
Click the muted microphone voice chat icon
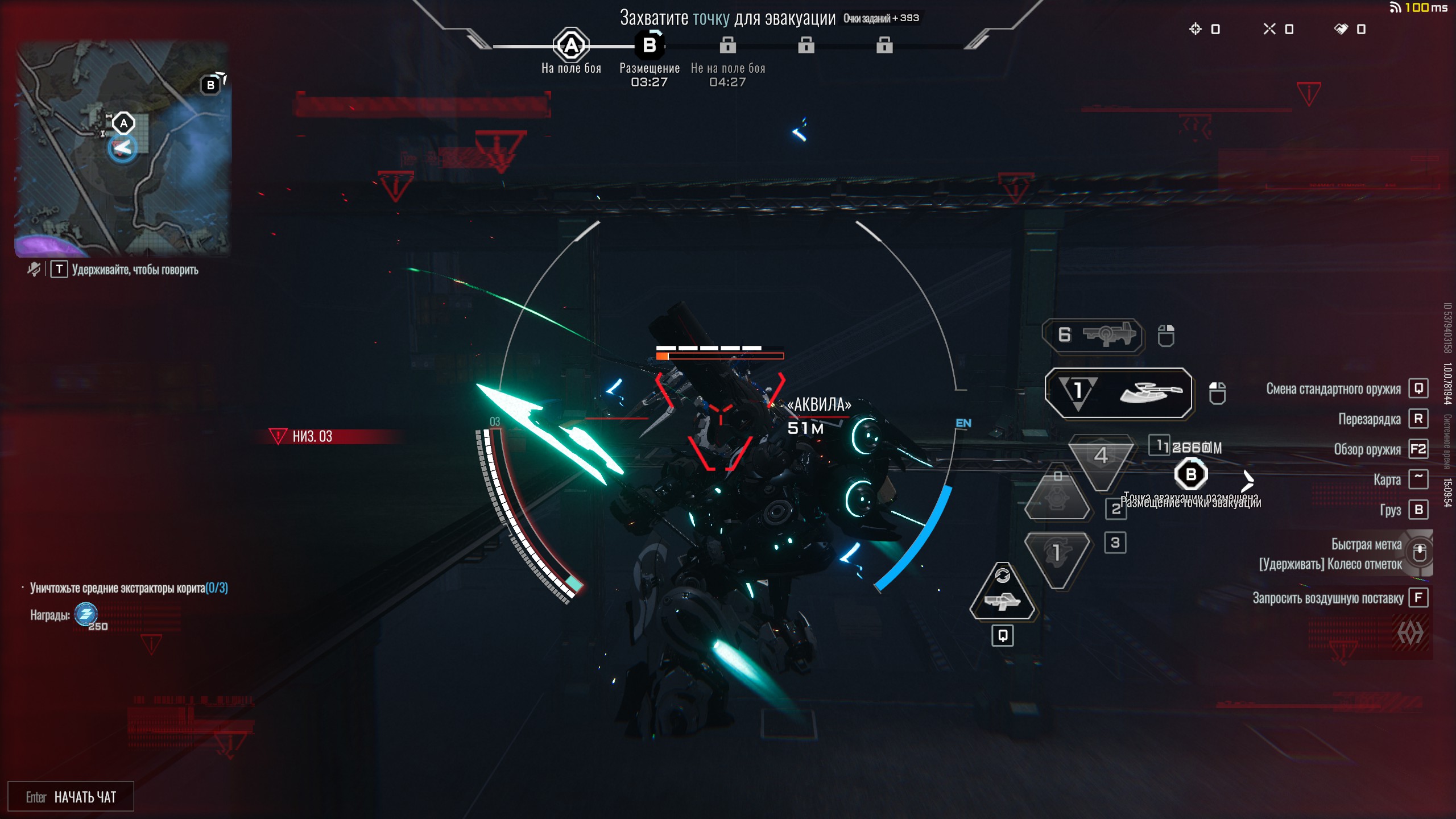coord(34,269)
